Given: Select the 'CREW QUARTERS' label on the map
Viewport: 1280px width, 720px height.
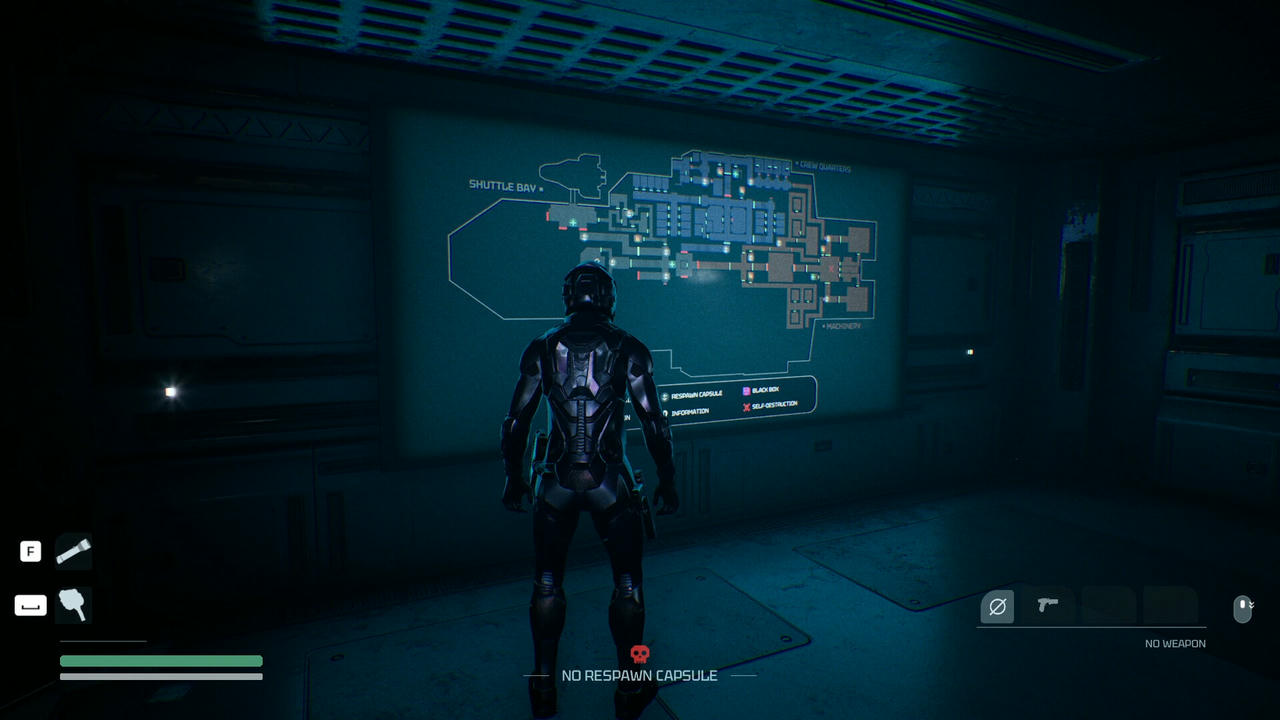Looking at the screenshot, I should coord(823,168).
